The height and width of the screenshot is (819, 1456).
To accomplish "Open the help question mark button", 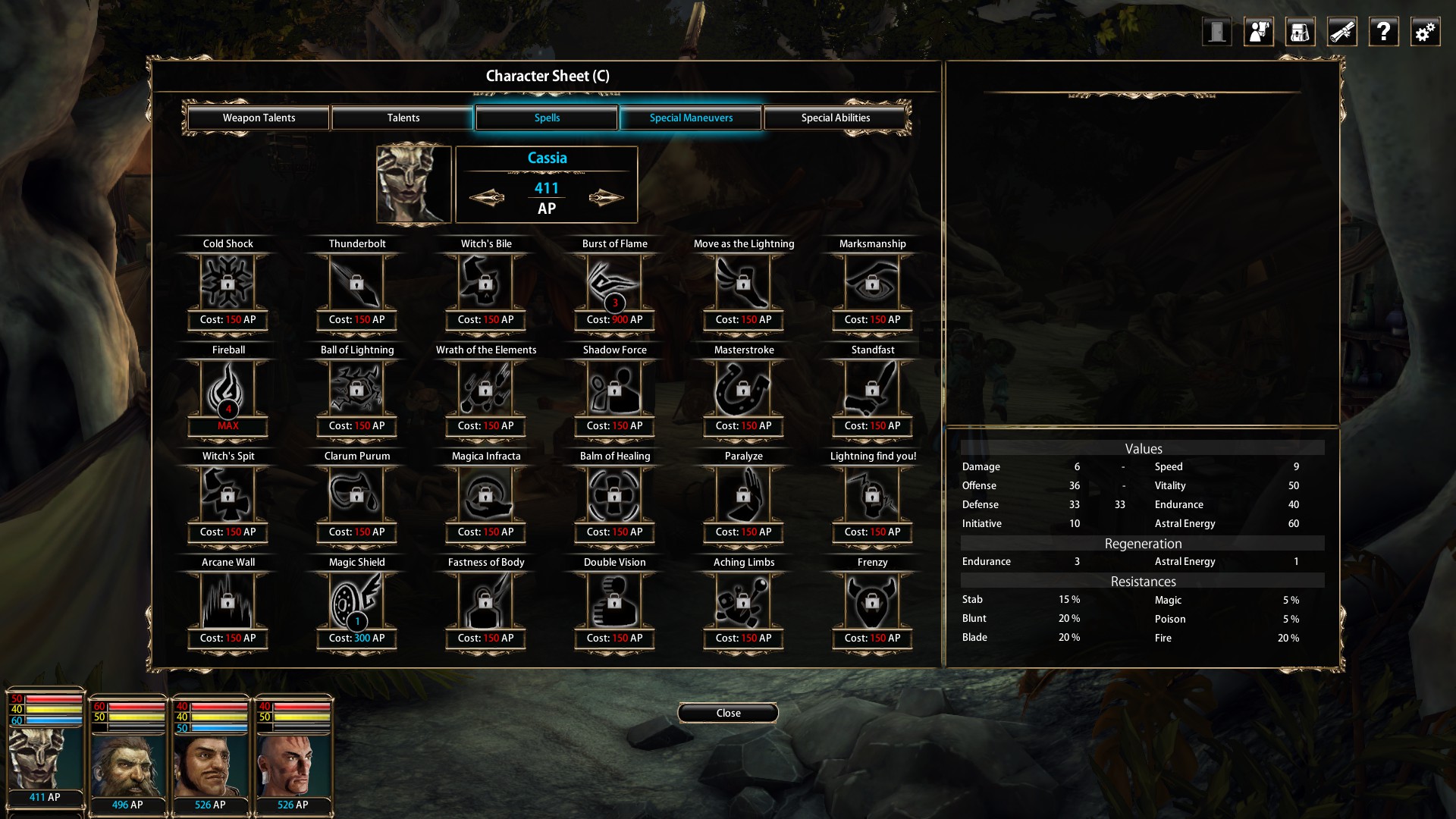I will click(x=1383, y=32).
